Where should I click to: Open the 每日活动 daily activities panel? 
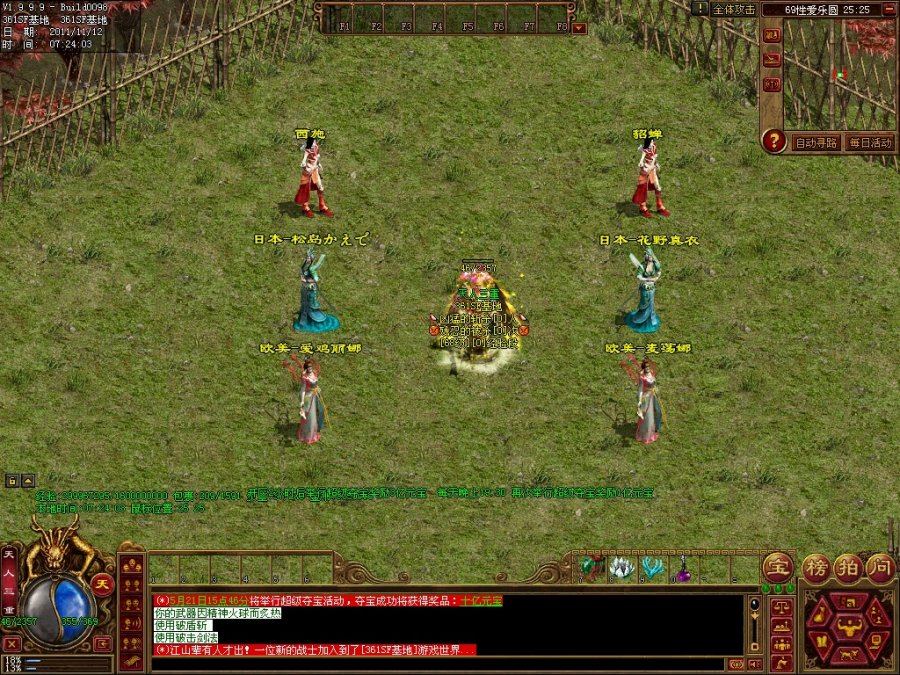coord(870,143)
